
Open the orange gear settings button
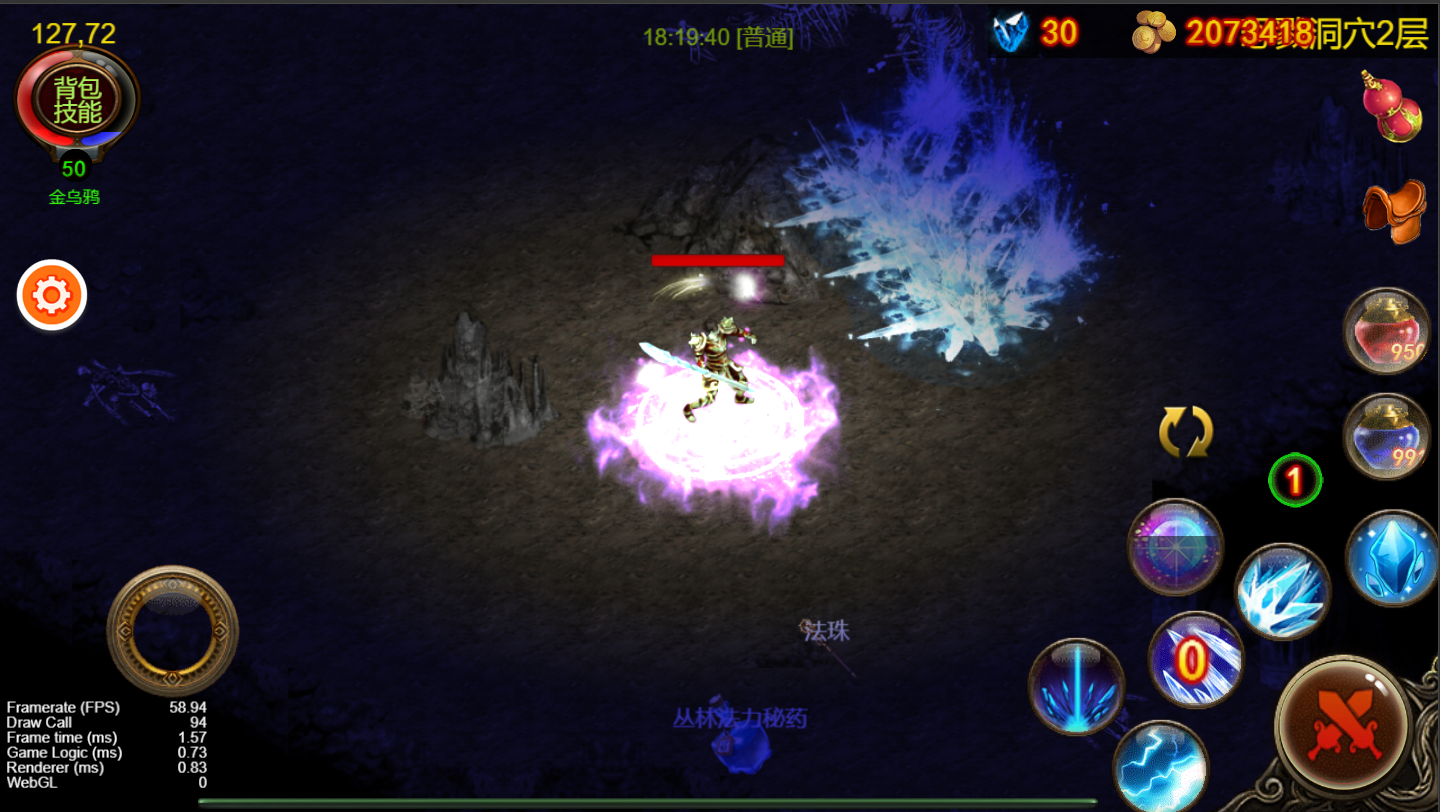click(x=52, y=295)
